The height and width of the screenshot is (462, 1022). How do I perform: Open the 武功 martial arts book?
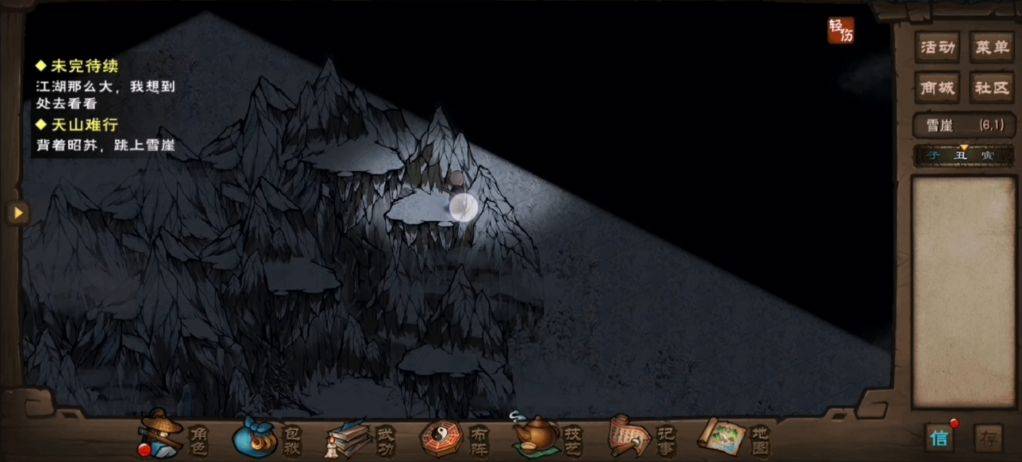(358, 437)
